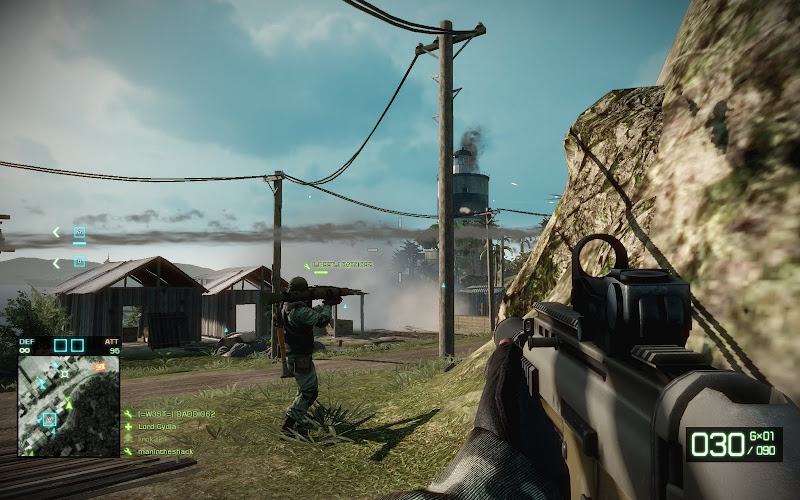Screen dimensions: 800x500
Task: Click the orange enemy tank marker on minimap
Action: coord(100,368)
